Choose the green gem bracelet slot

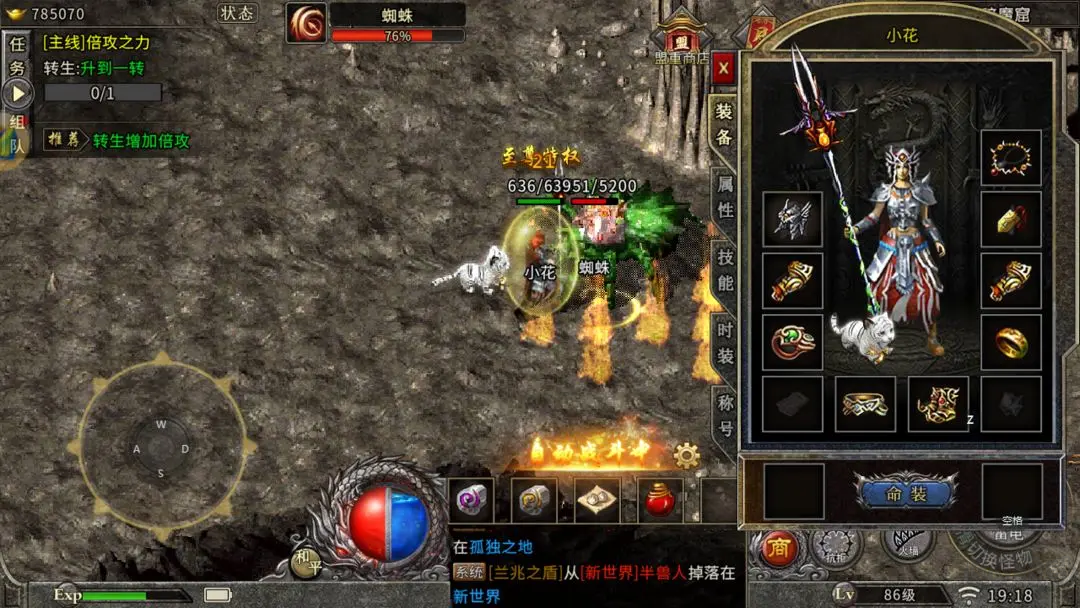(x=792, y=343)
